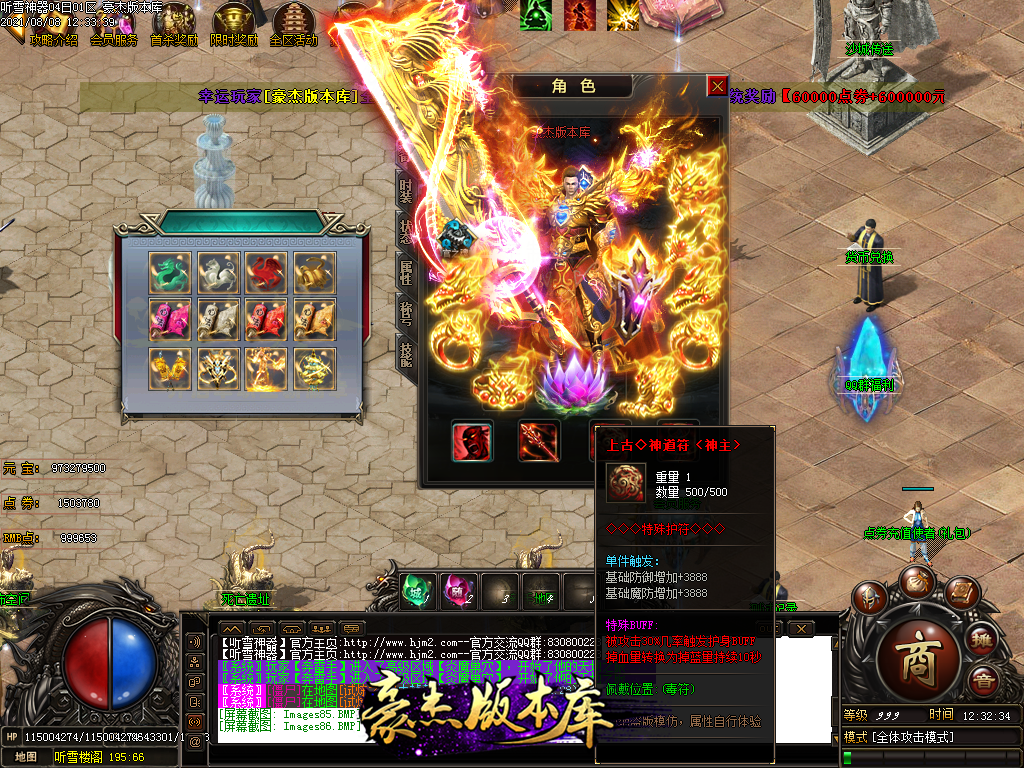Select the white tiger item slot
Screen dimensions: 1024x768
point(217,272)
